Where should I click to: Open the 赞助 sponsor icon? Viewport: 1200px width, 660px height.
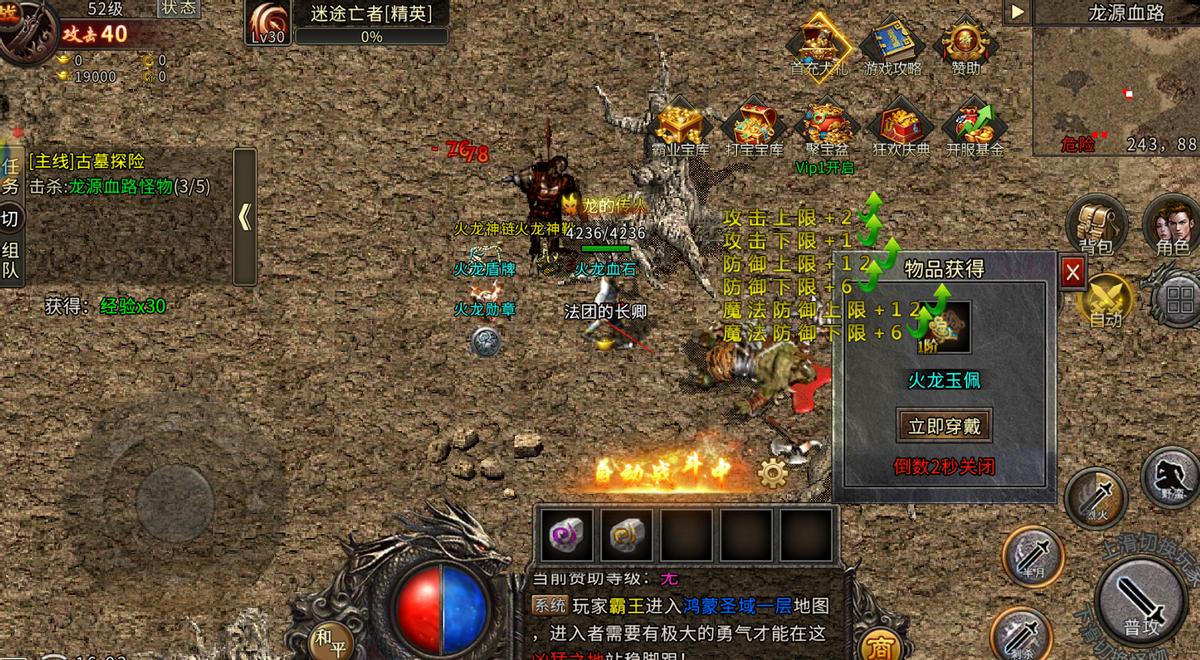point(965,44)
